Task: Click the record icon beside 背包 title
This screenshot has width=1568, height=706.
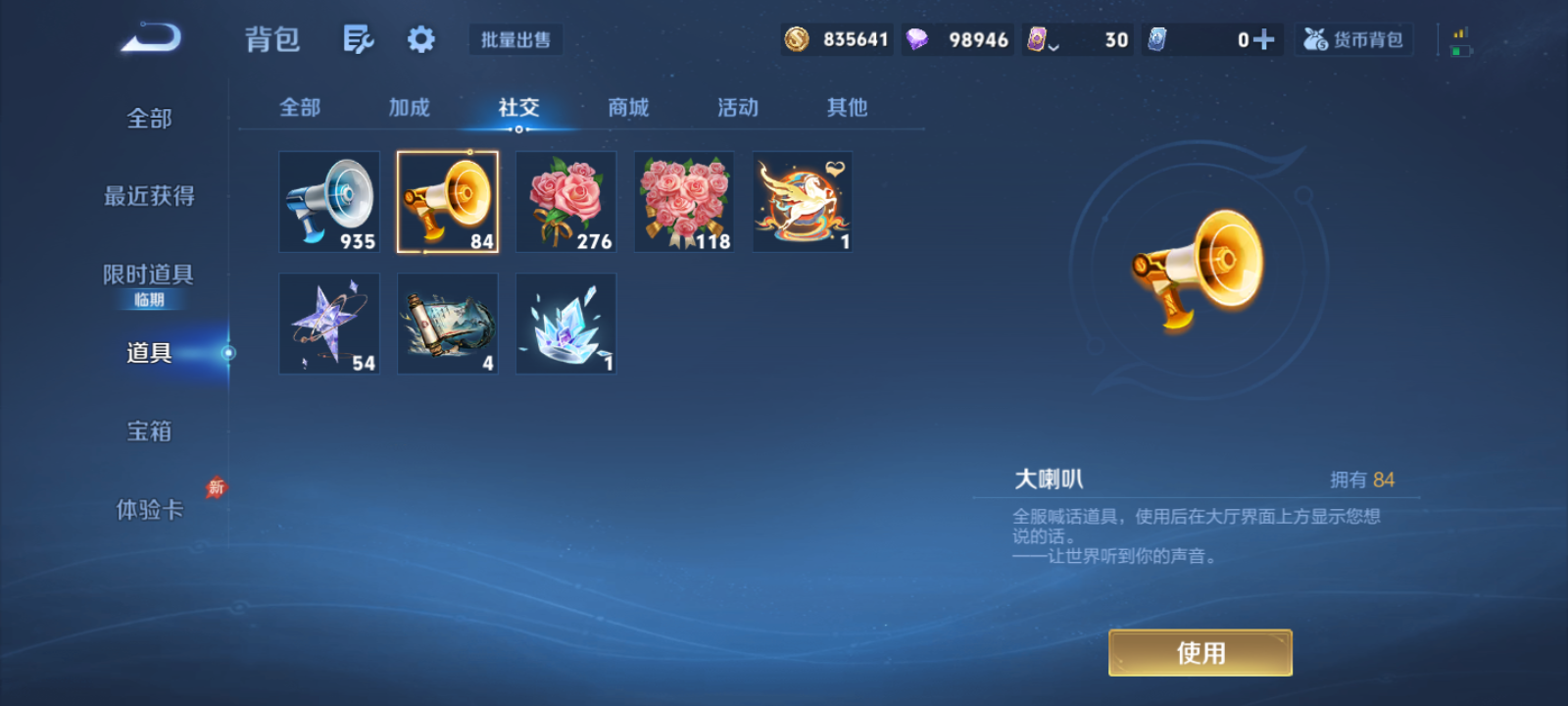Action: coord(358,38)
